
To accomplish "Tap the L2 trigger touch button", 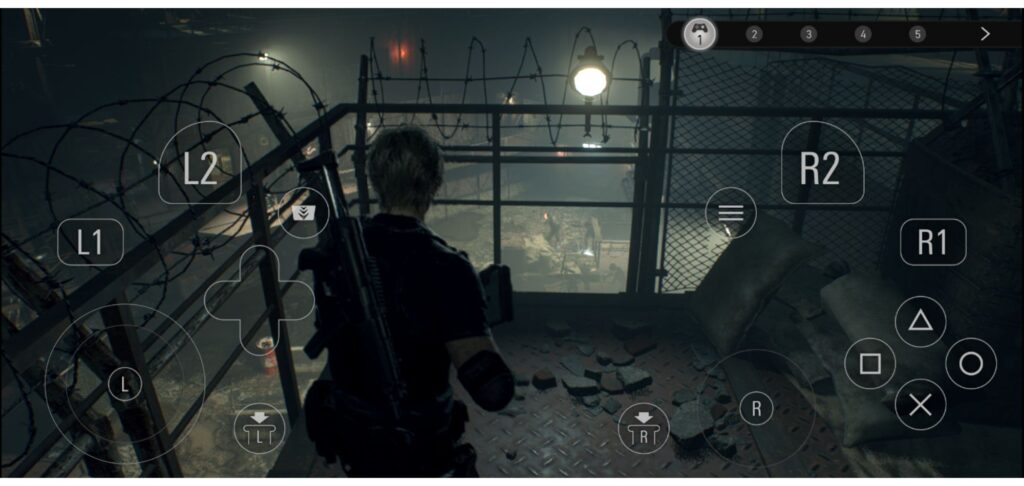I will click(x=200, y=167).
